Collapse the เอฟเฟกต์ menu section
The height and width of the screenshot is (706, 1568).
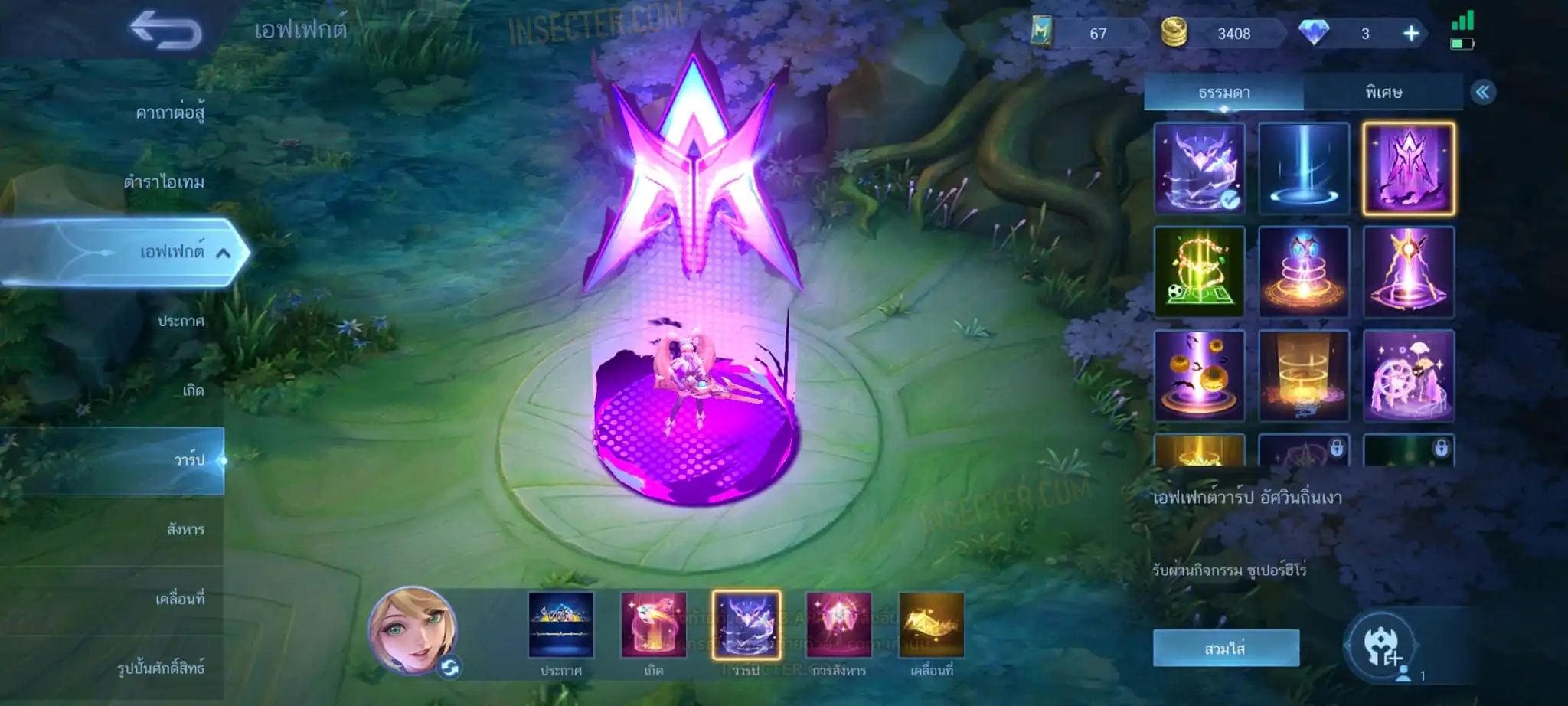pyautogui.click(x=223, y=253)
